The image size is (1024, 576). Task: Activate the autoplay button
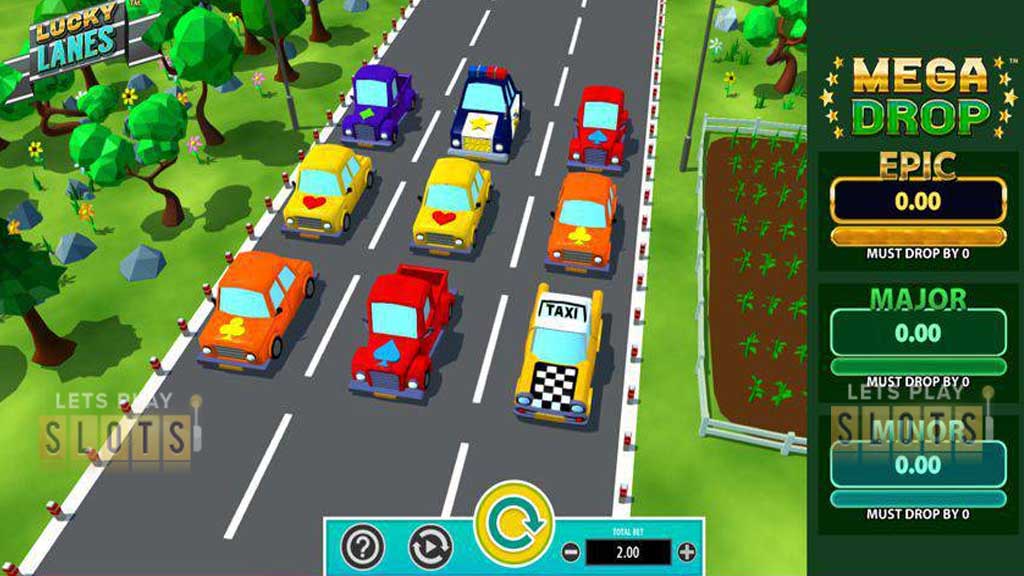pos(430,546)
